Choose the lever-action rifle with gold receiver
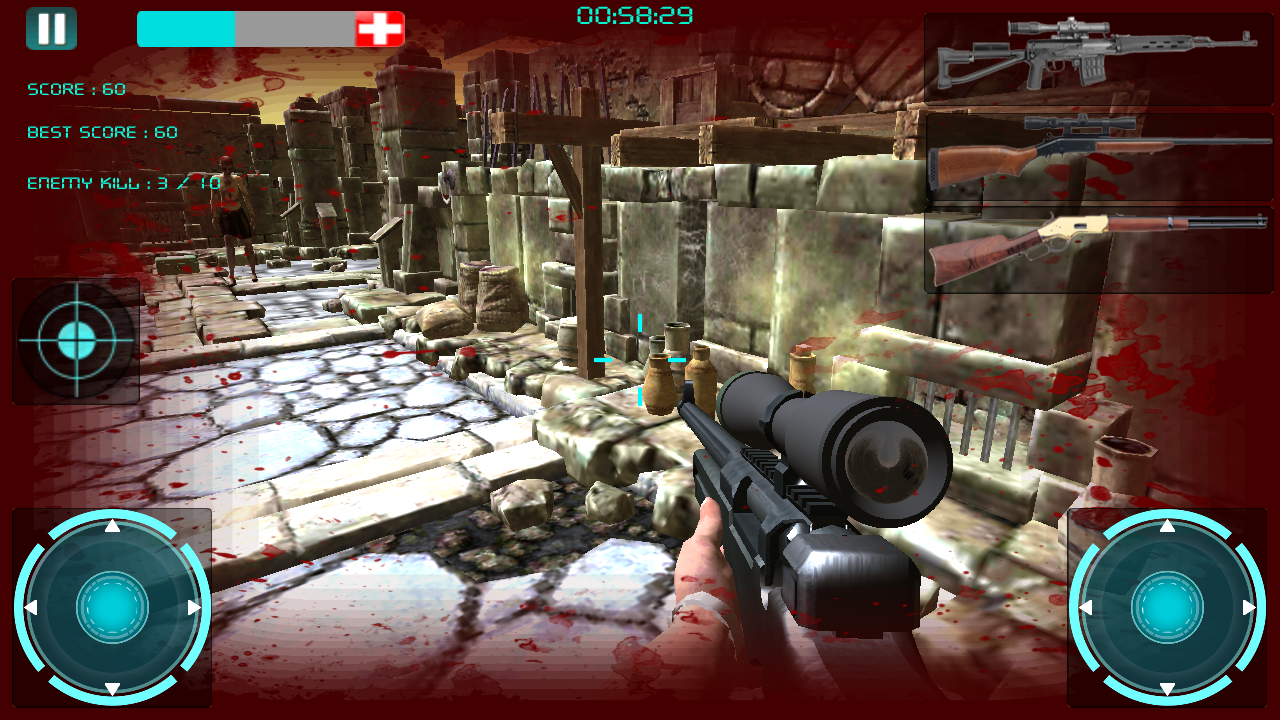 tap(1100, 247)
